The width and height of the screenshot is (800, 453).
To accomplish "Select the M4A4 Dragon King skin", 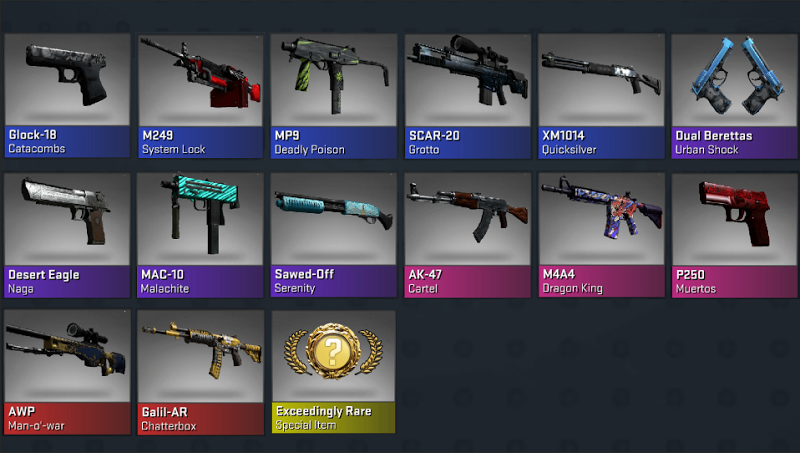I will tap(600, 235).
